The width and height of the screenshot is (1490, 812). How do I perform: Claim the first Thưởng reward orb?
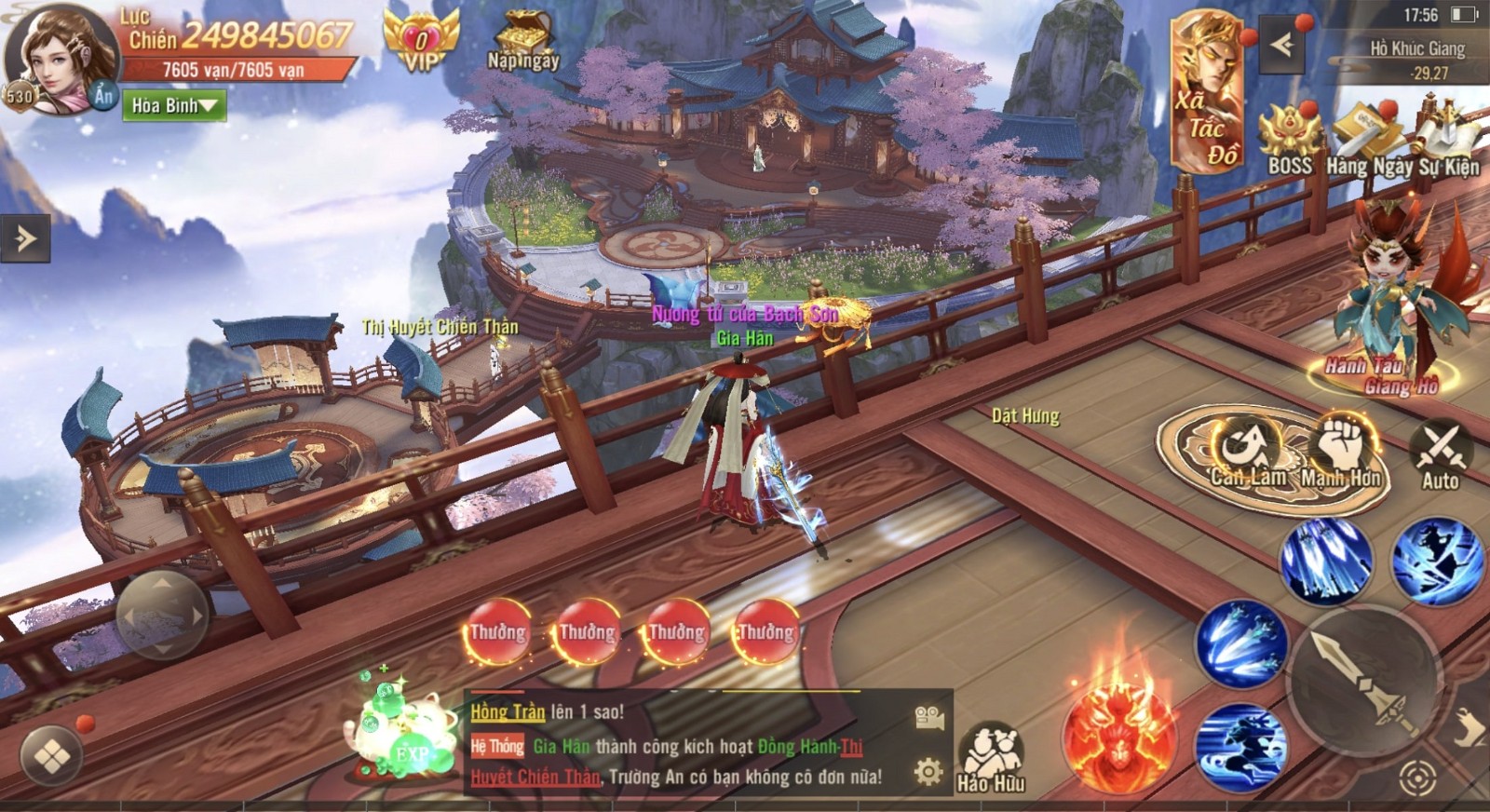(497, 632)
